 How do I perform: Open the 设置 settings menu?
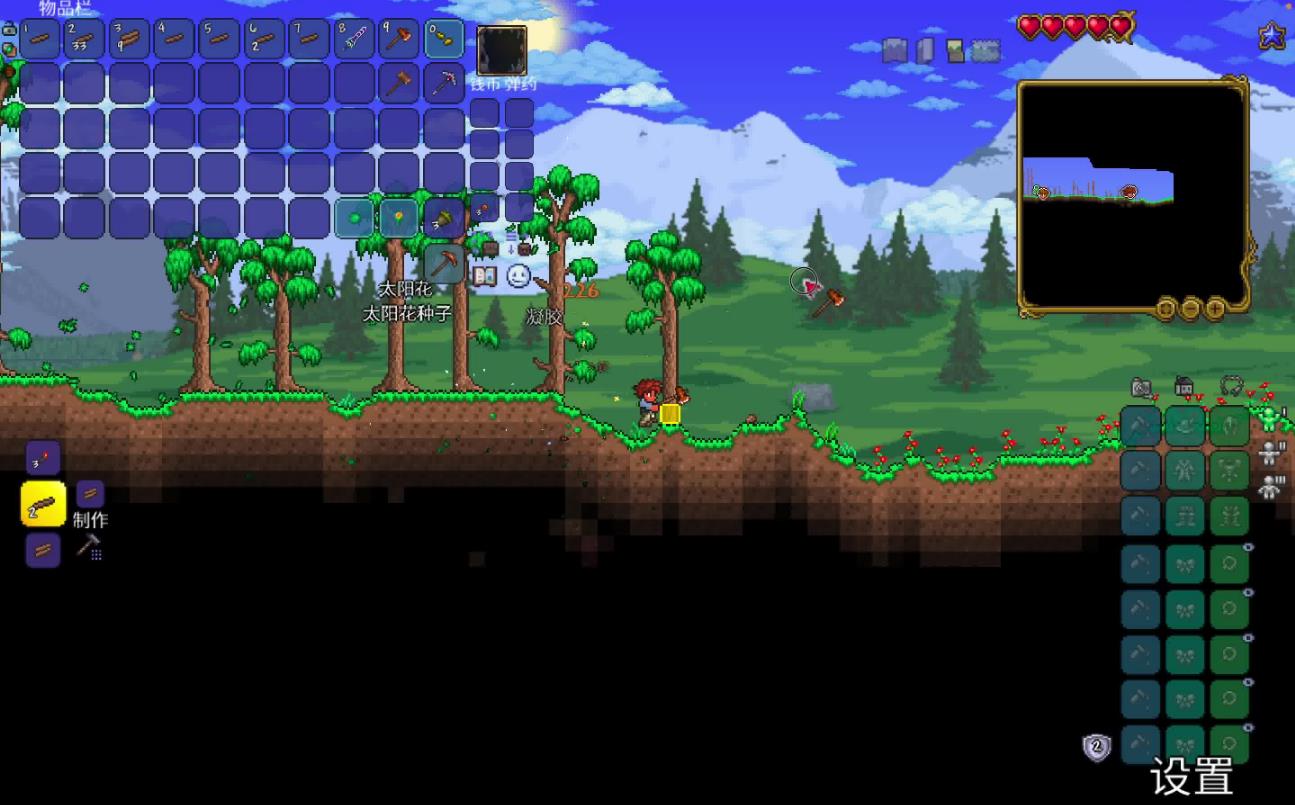point(1191,777)
